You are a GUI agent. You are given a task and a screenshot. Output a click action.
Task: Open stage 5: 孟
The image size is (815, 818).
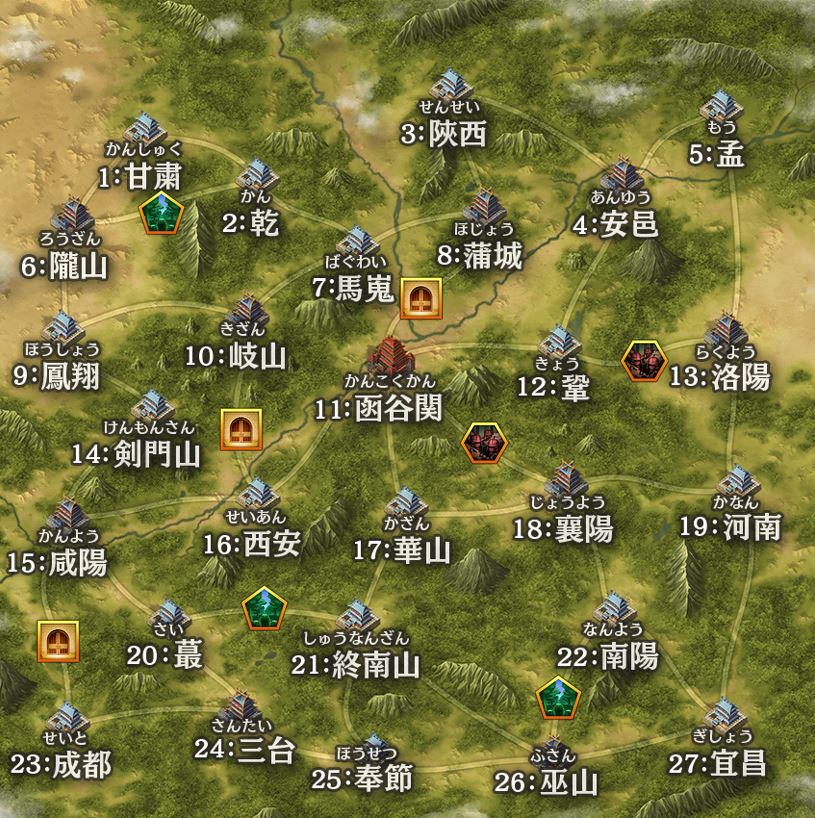pos(720,108)
